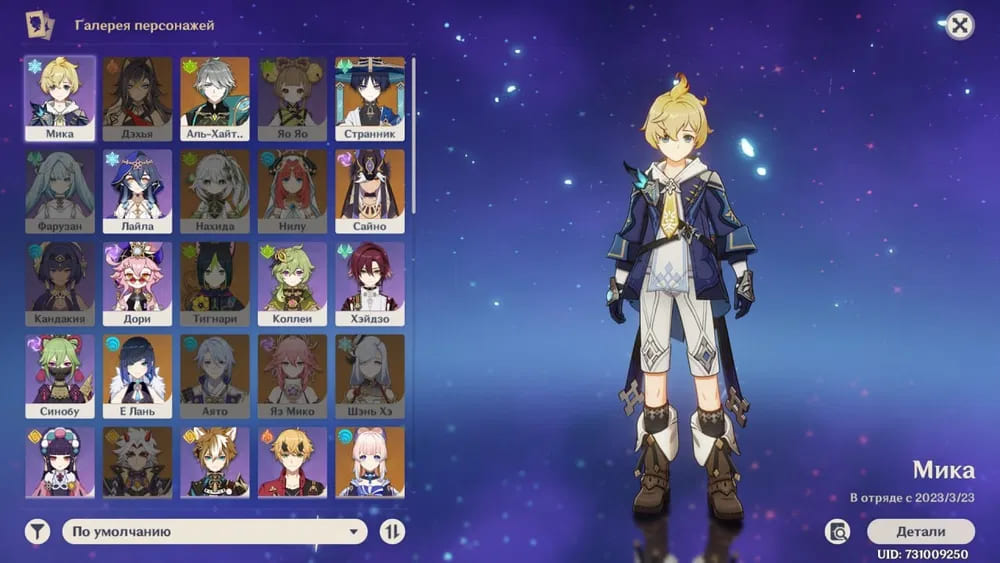Select the Шэнь Хэ character card
The image size is (1000, 563).
pyautogui.click(x=370, y=375)
